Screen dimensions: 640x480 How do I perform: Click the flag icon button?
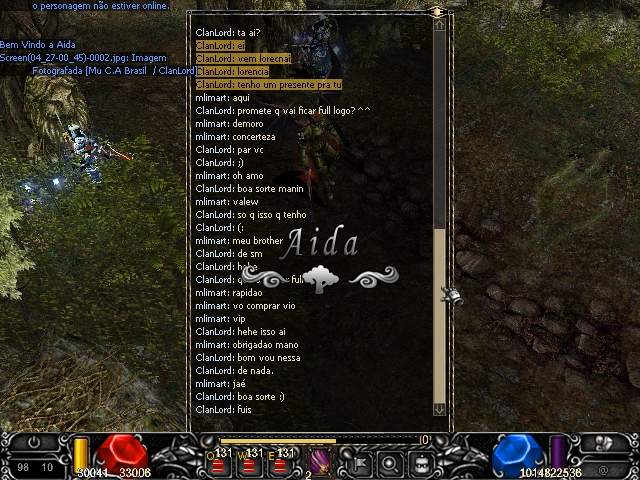(359, 463)
